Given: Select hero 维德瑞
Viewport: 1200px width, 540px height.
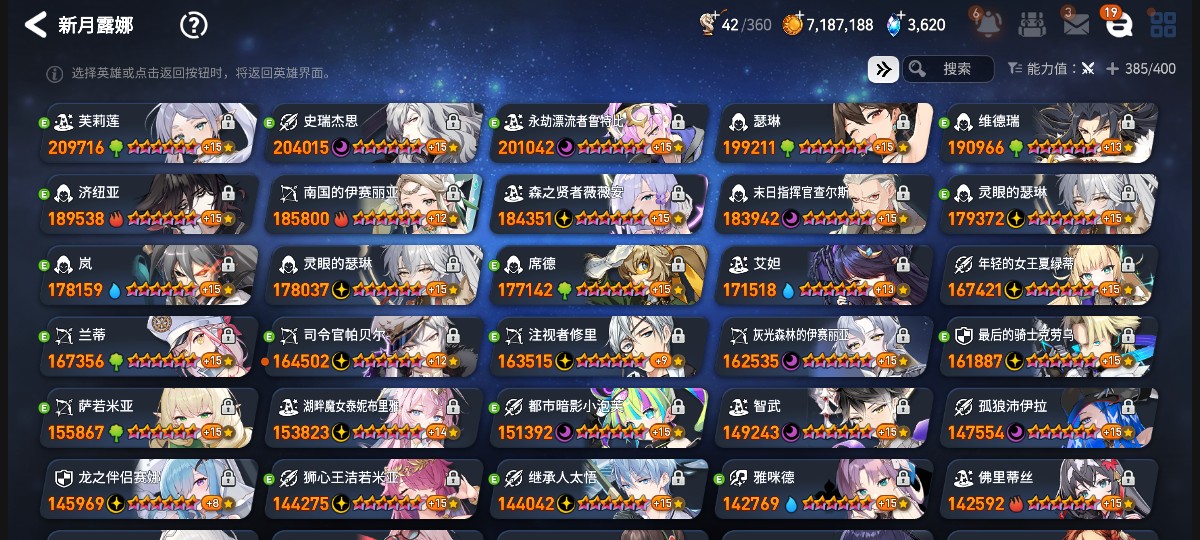Looking at the screenshot, I should click(1048, 134).
